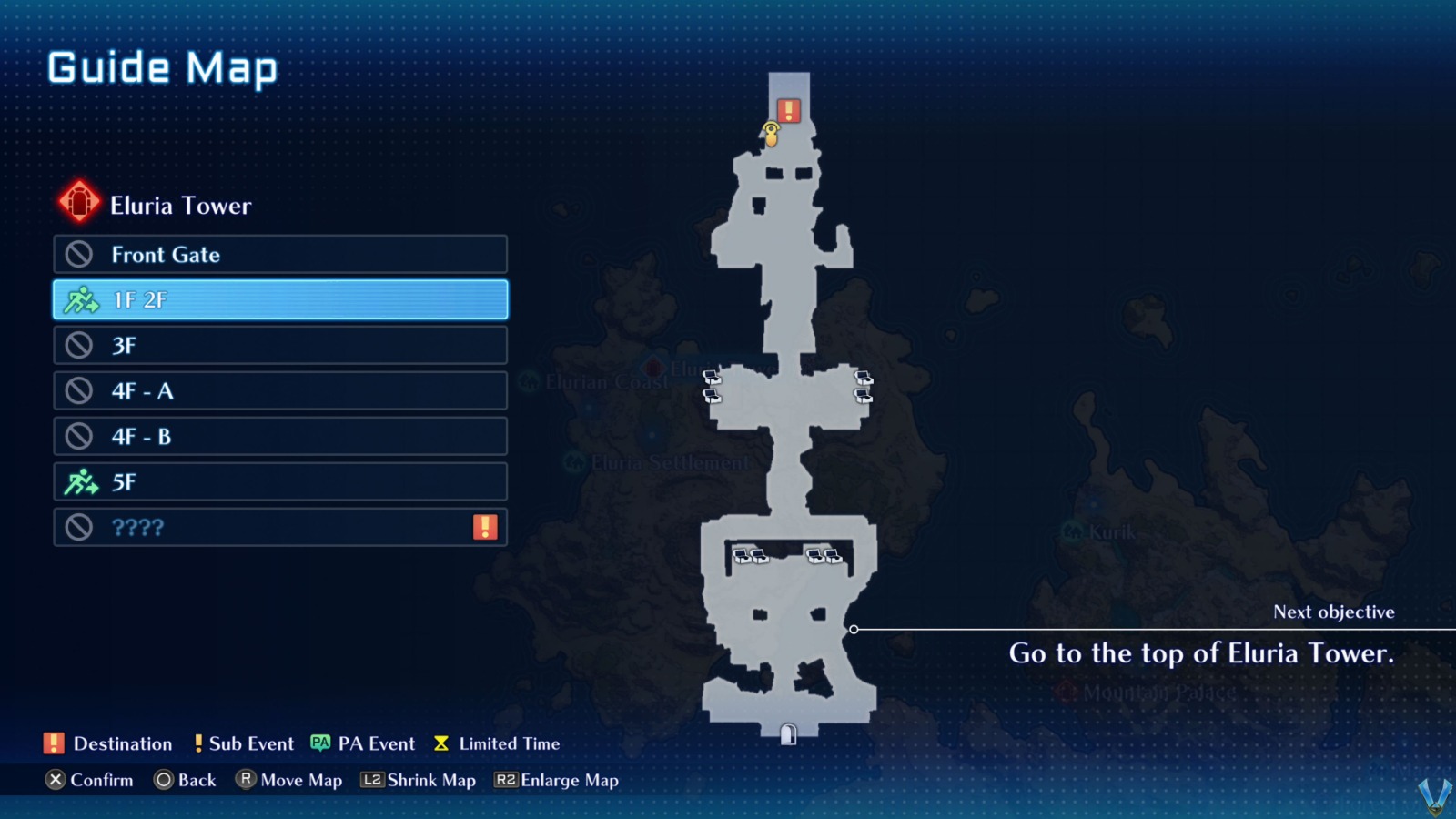Click the Destination legend icon
This screenshot has width=1456, height=819.
52,743
